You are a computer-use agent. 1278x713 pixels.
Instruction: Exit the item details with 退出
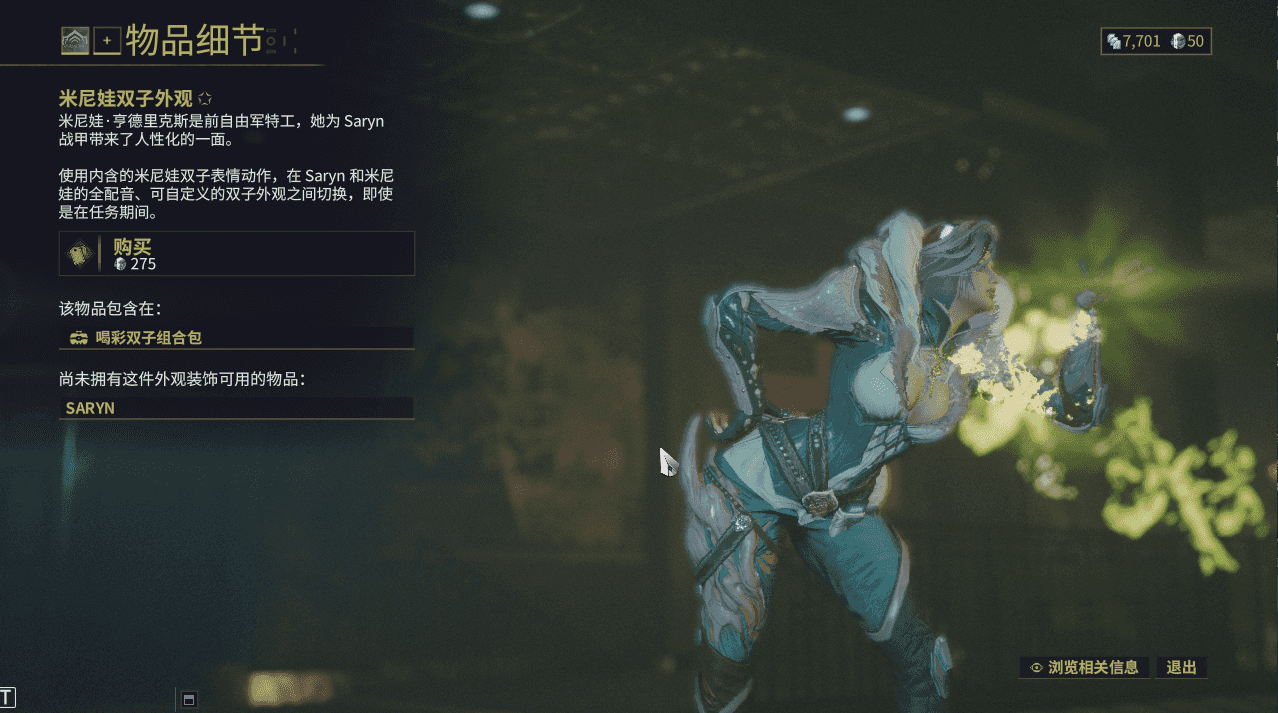click(1181, 667)
